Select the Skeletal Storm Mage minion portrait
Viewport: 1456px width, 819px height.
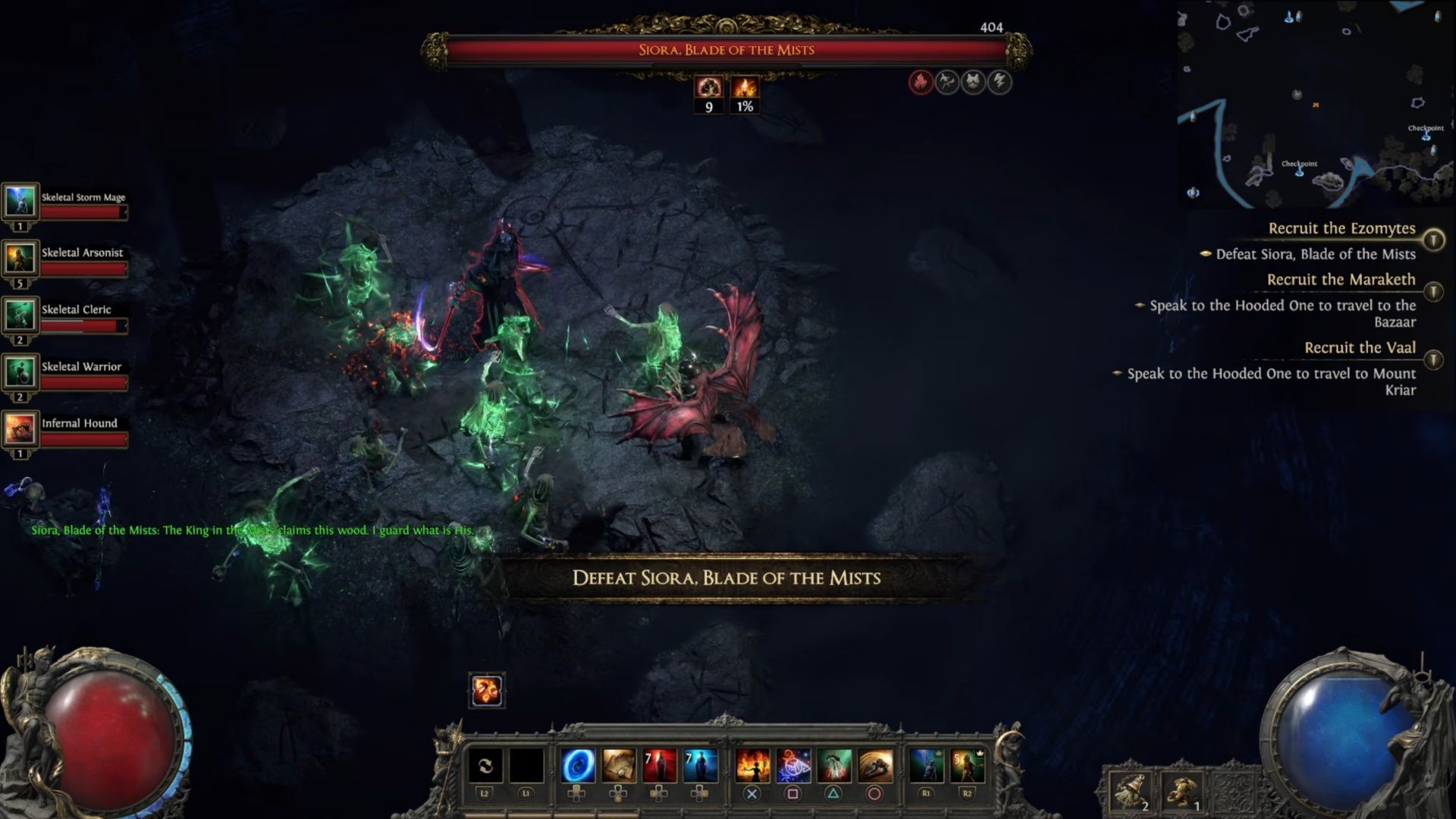tap(20, 201)
